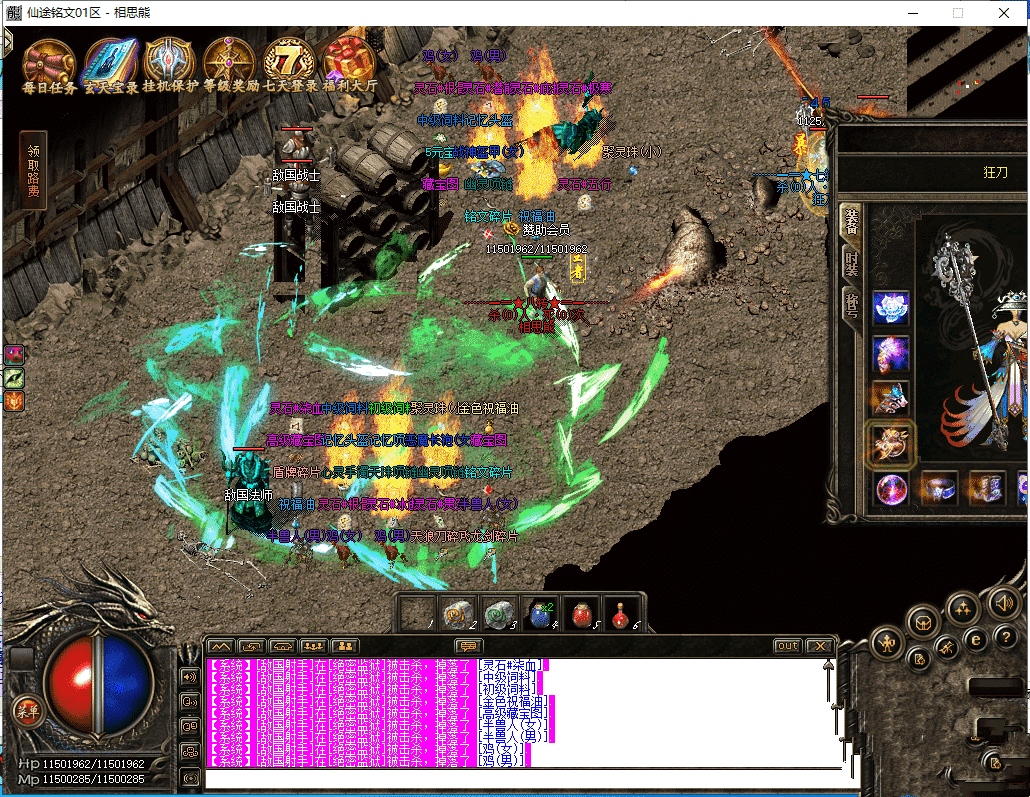Click the 'out' button on chat bar

(x=788, y=646)
